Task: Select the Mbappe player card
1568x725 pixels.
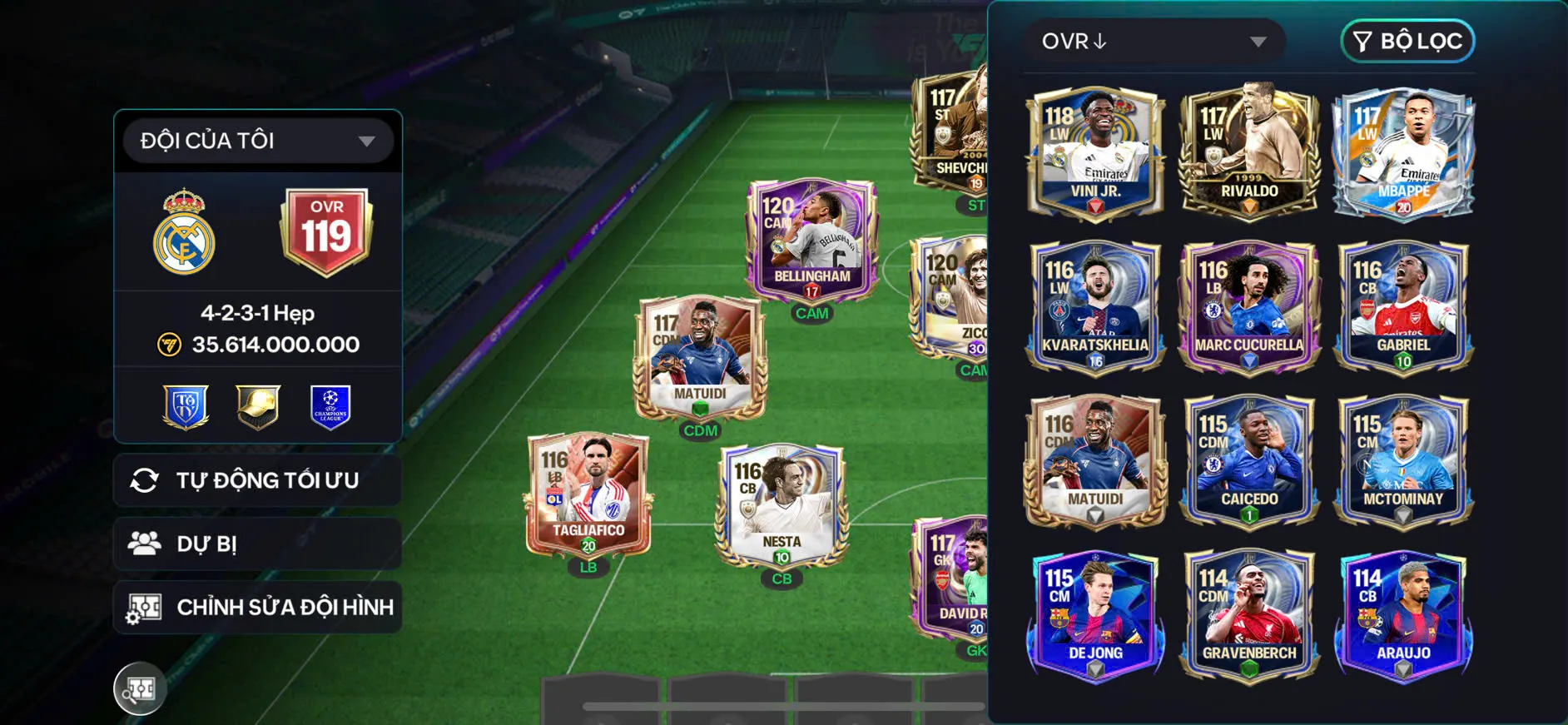Action: (1403, 152)
